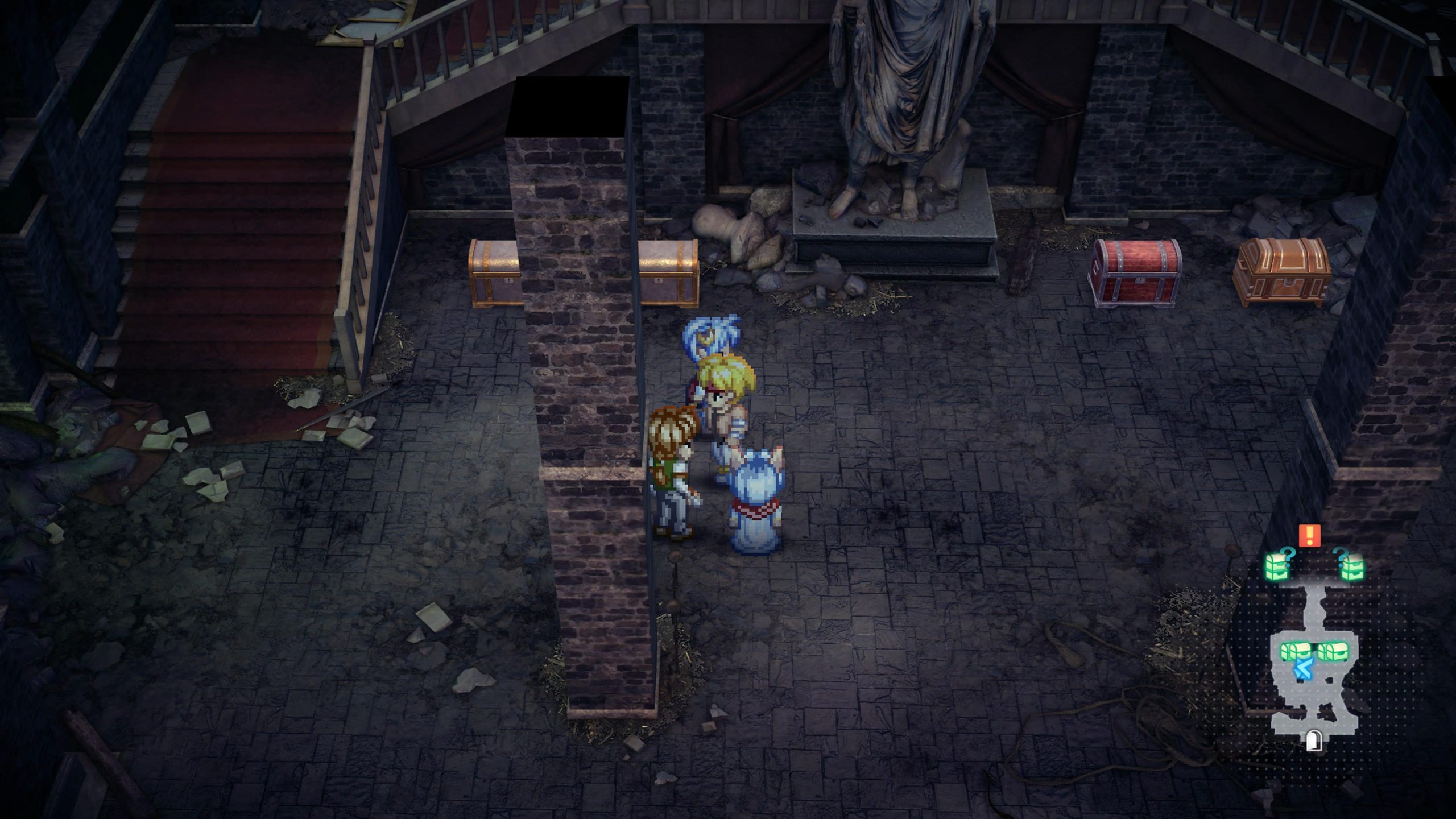The width and height of the screenshot is (1456, 819).
Task: Click the red exclamation marker on the minimap
Action: point(1310,535)
